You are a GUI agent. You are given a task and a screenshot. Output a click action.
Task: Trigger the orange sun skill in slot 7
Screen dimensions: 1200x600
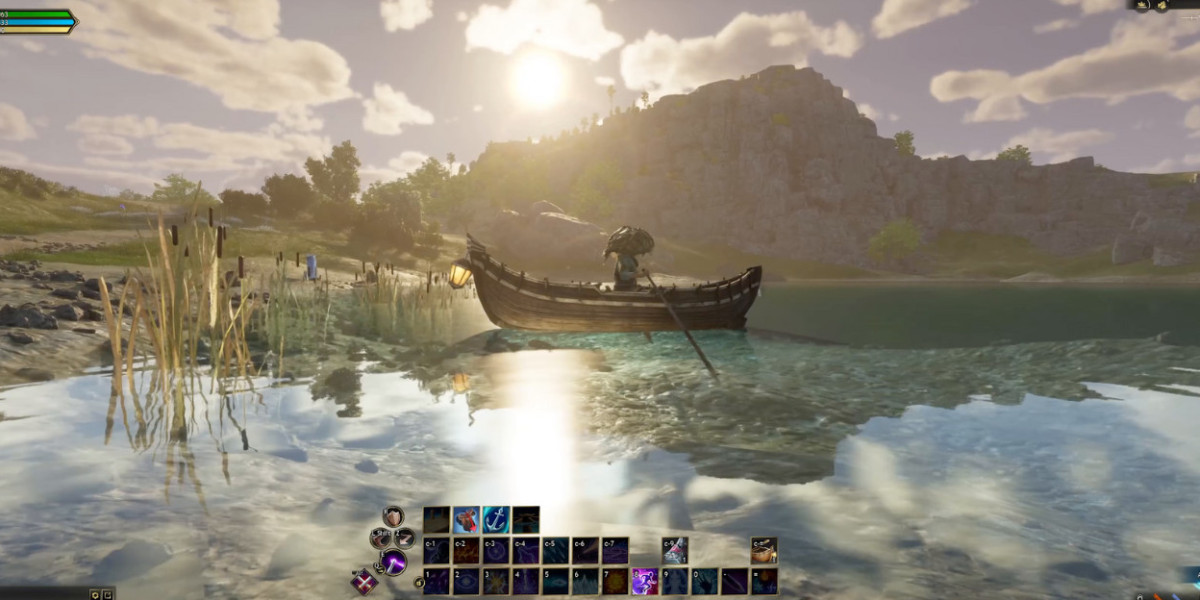615,581
